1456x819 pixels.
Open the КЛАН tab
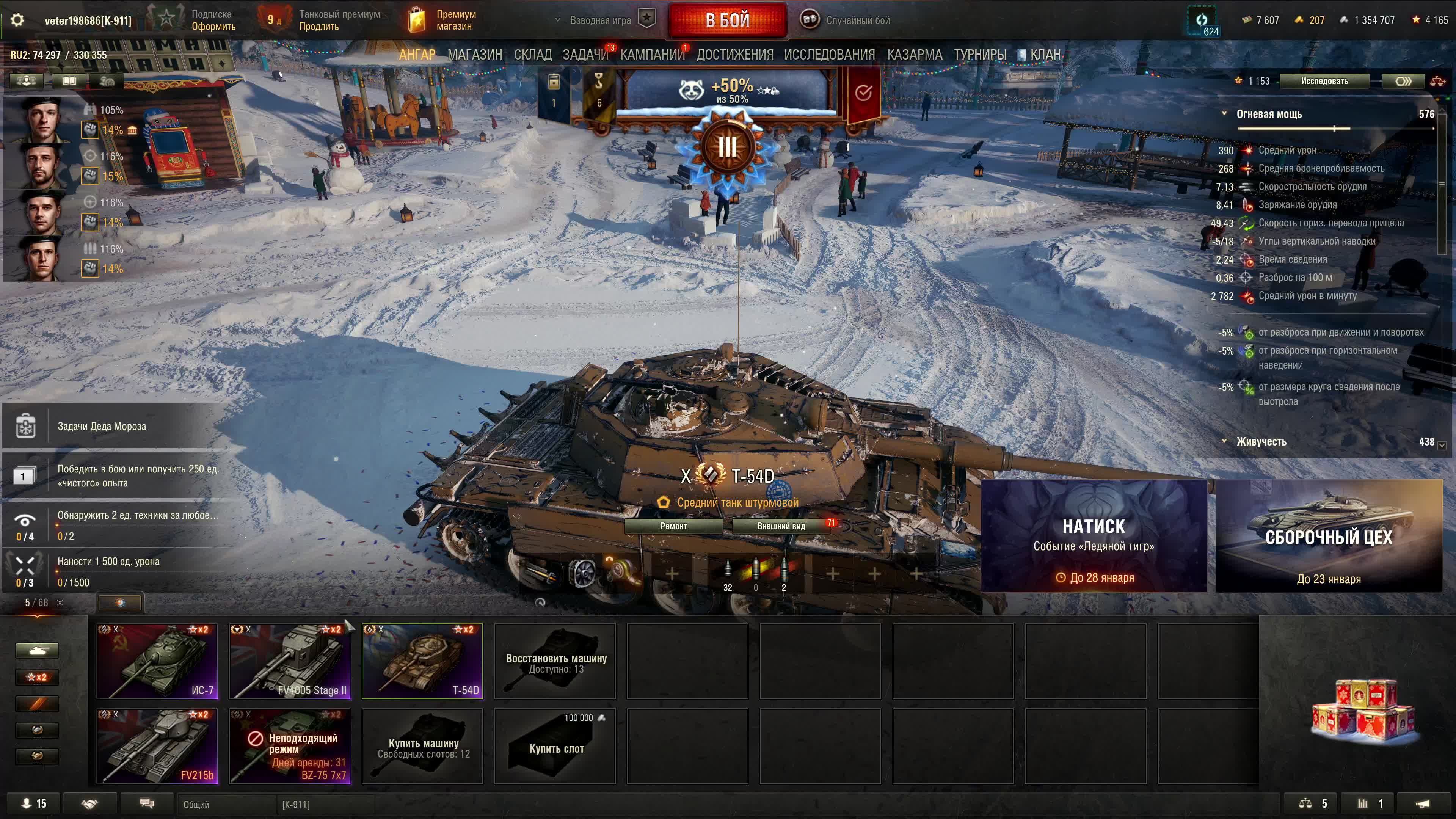click(x=1045, y=55)
